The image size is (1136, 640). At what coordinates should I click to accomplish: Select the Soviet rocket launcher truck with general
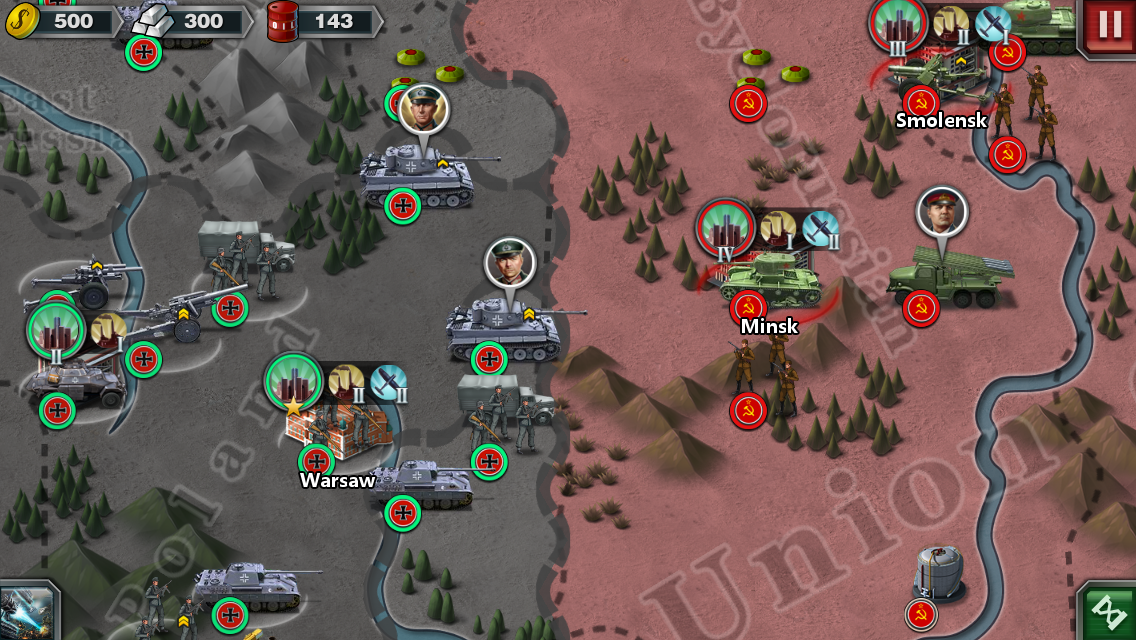946,271
